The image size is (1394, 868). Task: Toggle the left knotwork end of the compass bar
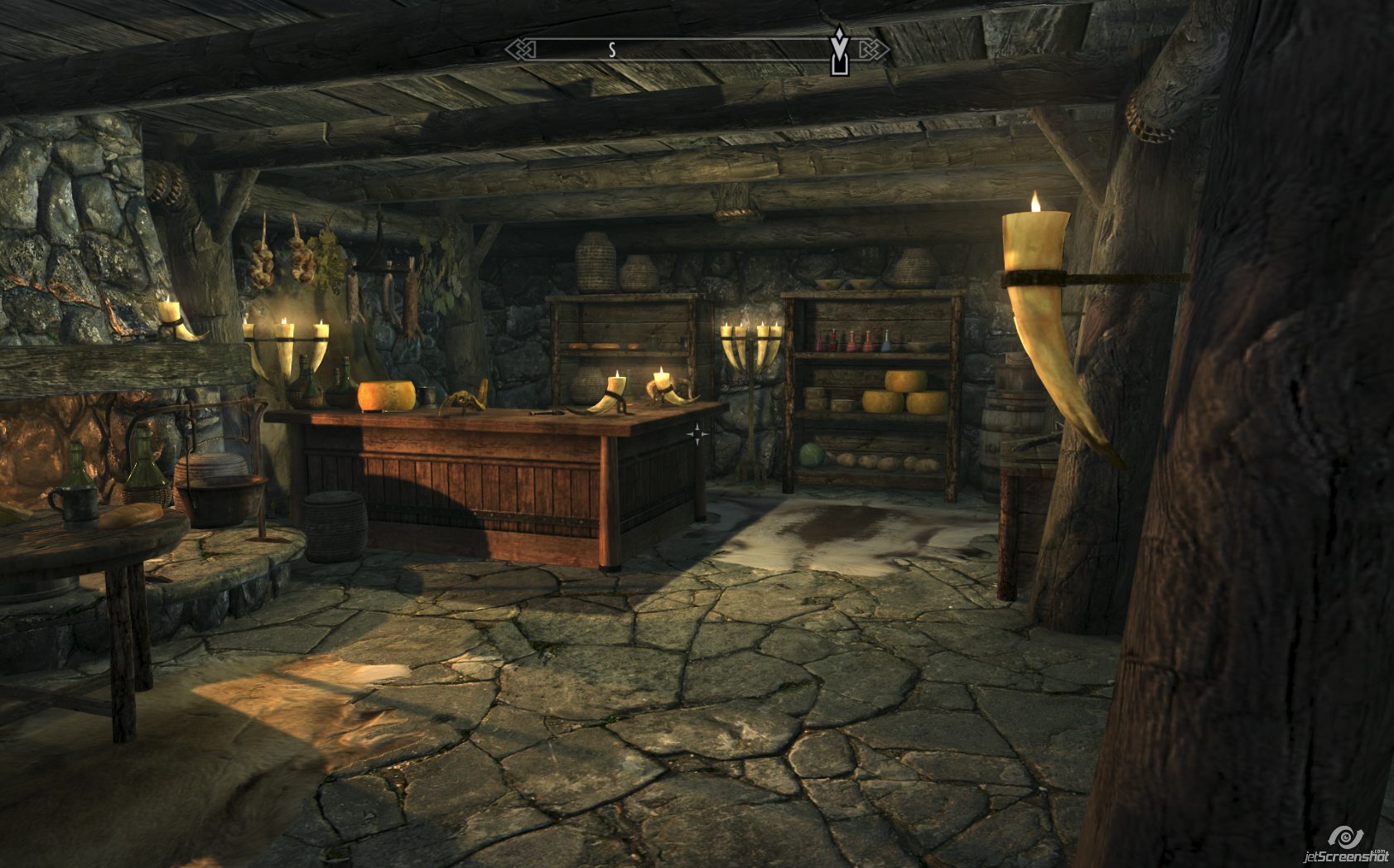[520, 49]
